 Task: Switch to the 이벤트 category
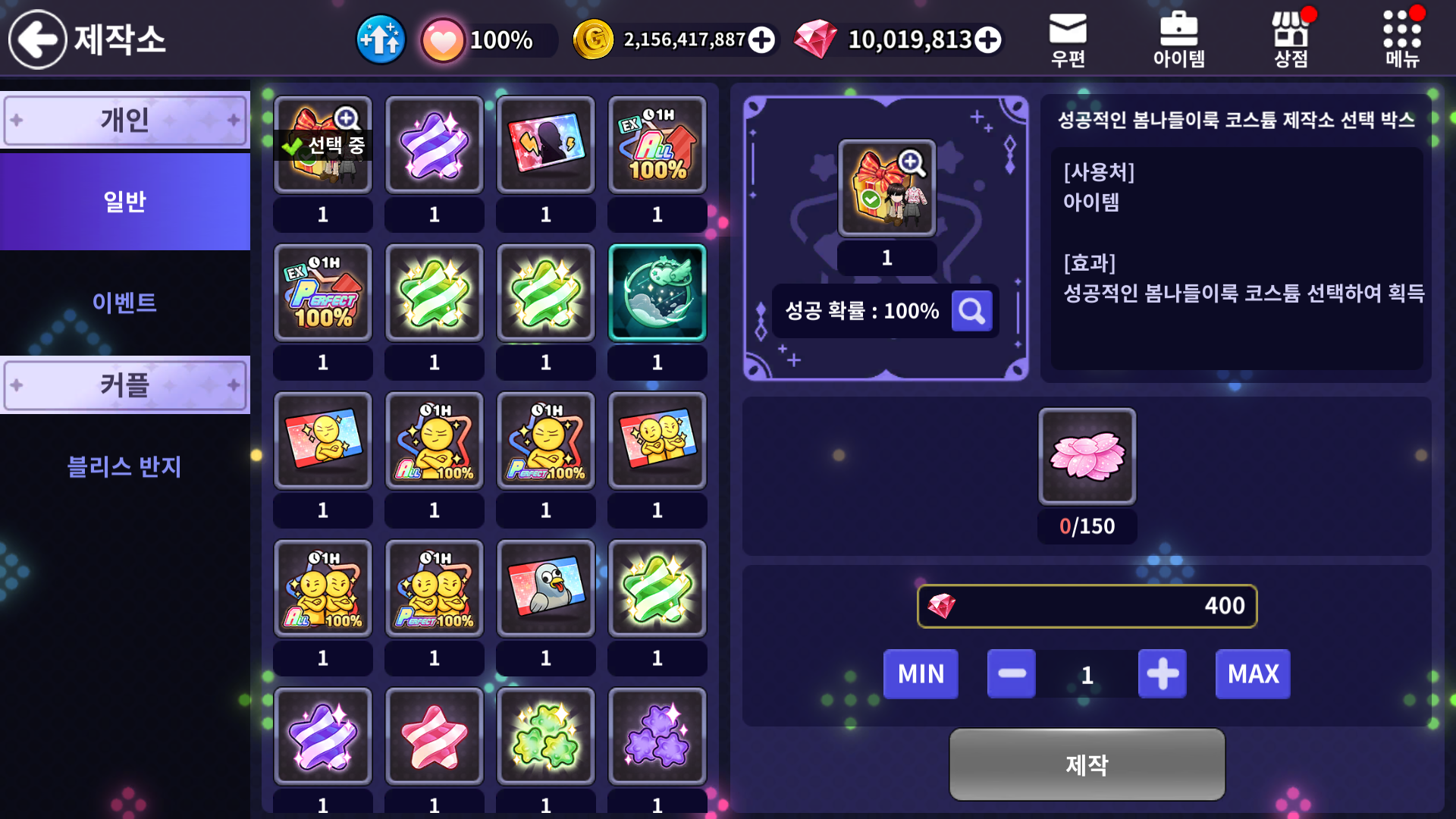click(x=125, y=303)
